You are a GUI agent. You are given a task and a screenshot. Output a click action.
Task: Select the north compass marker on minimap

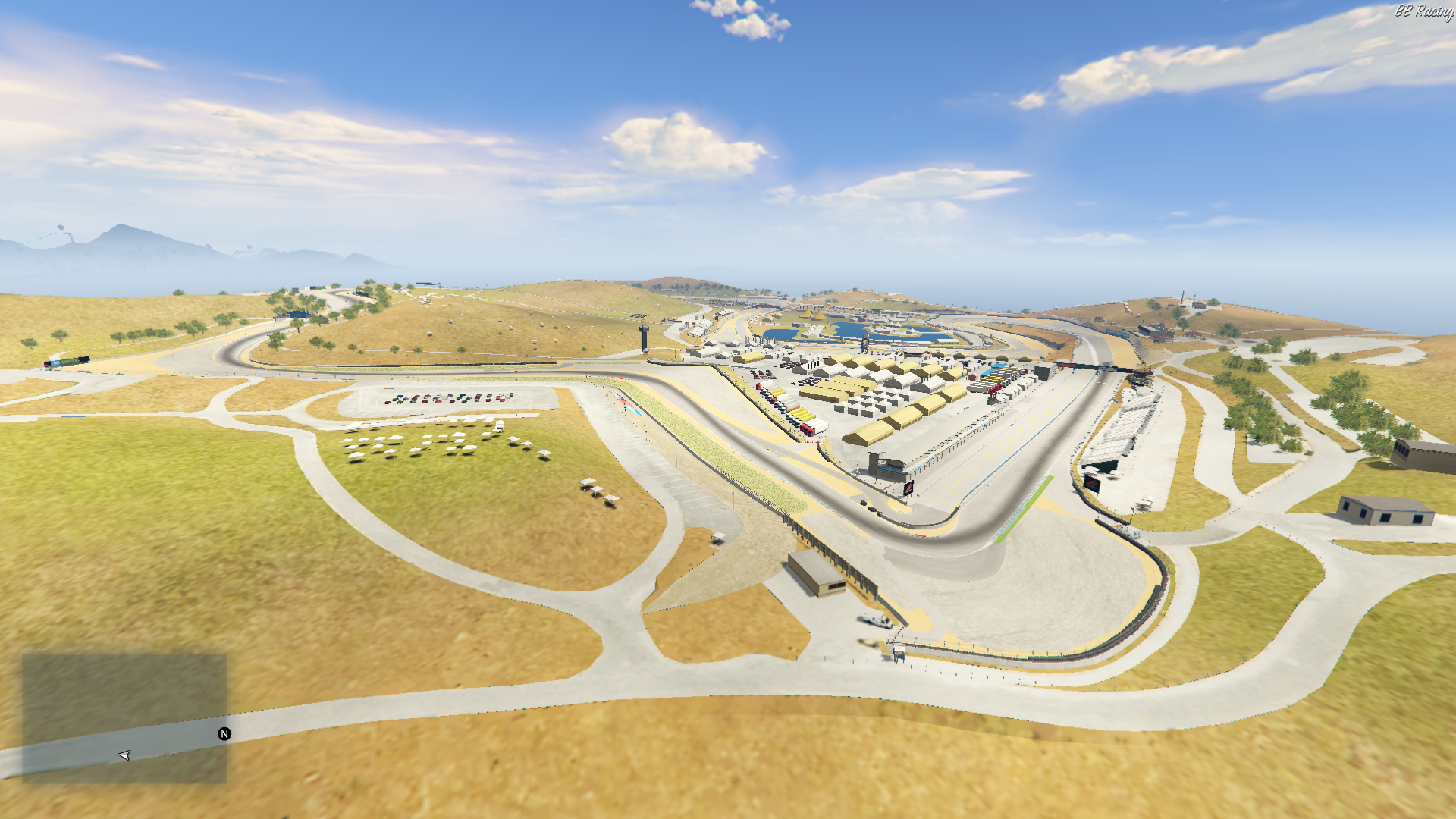click(x=224, y=733)
